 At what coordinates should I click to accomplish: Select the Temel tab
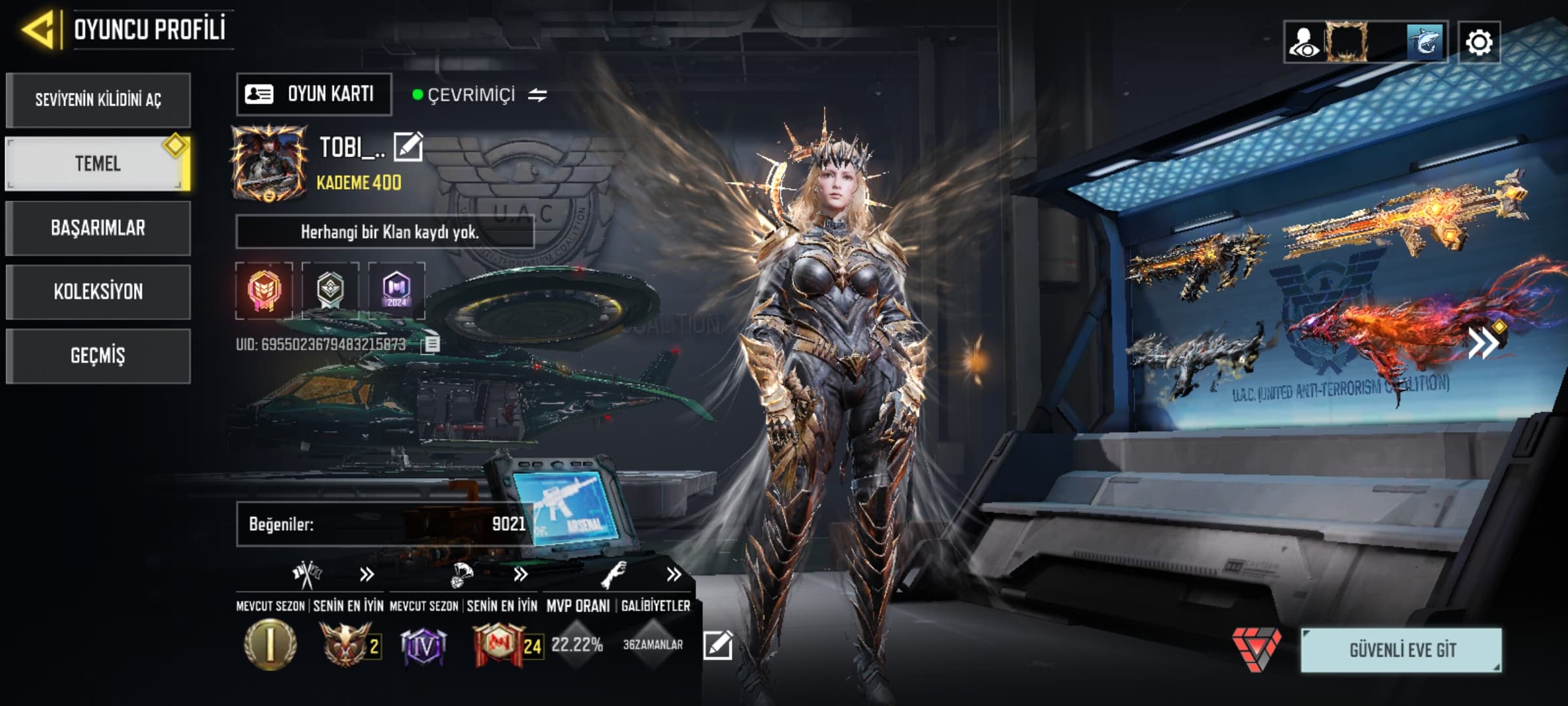98,163
